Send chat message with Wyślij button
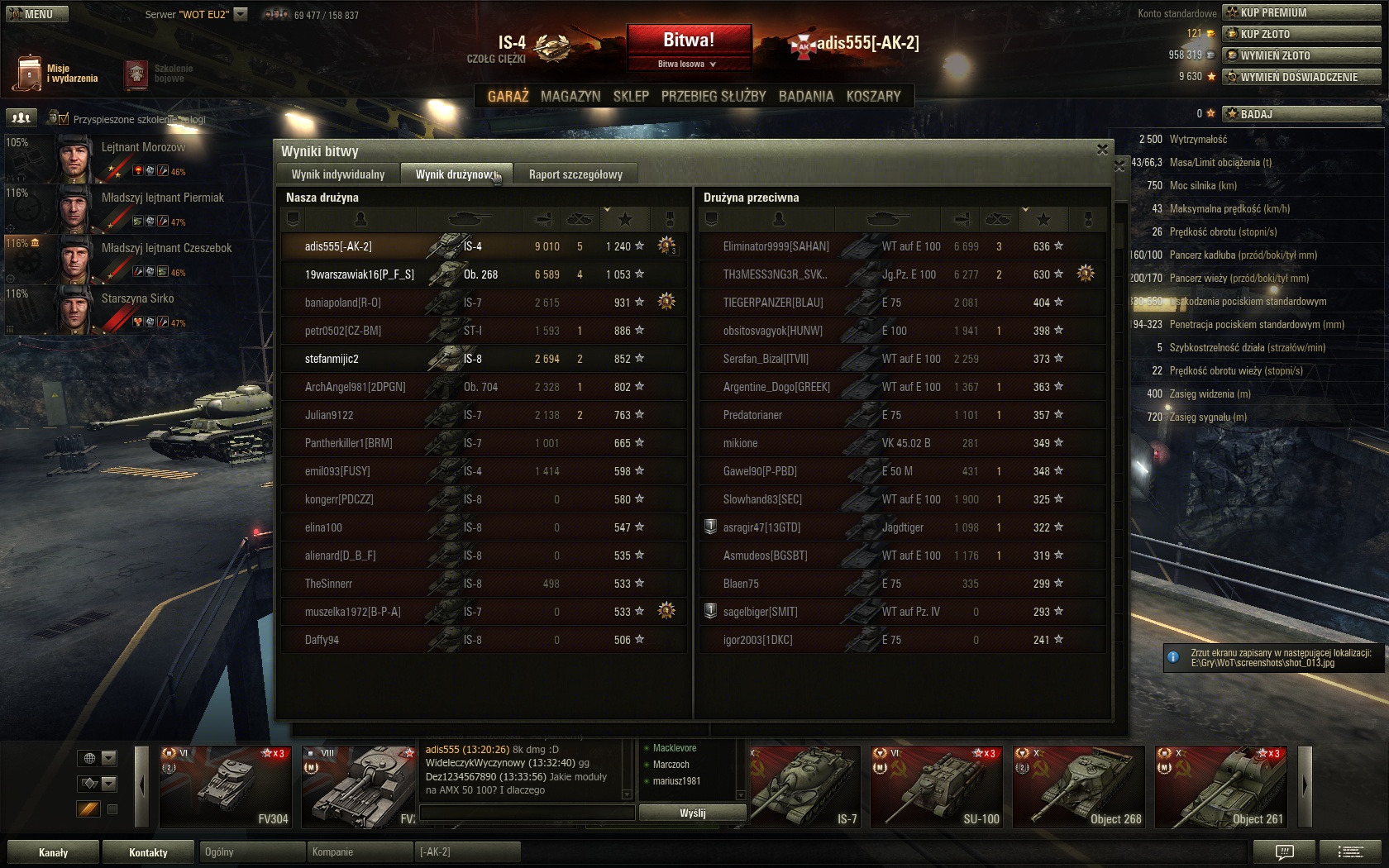Viewport: 1389px width, 868px height. point(692,813)
